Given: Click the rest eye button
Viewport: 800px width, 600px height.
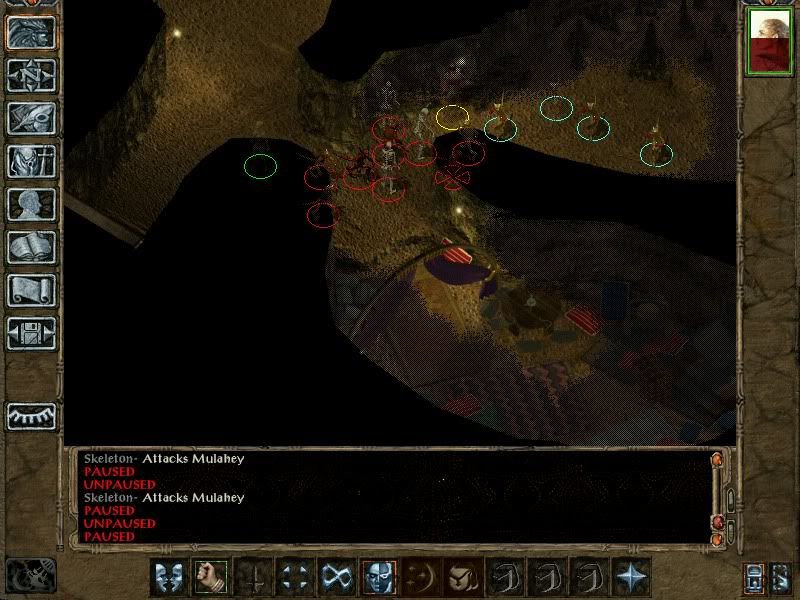Looking at the screenshot, I should [x=31, y=415].
